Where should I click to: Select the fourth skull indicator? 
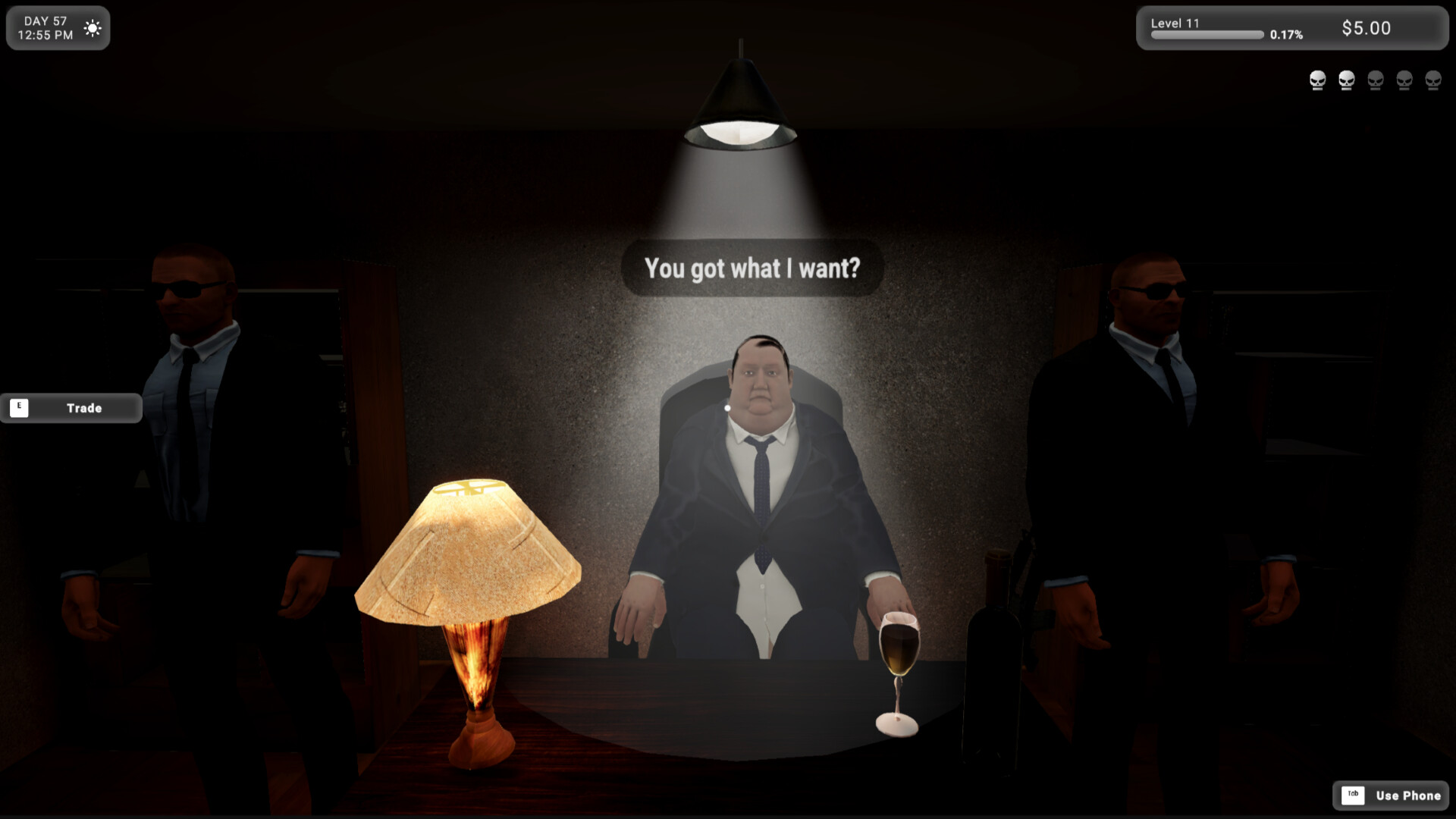1404,80
